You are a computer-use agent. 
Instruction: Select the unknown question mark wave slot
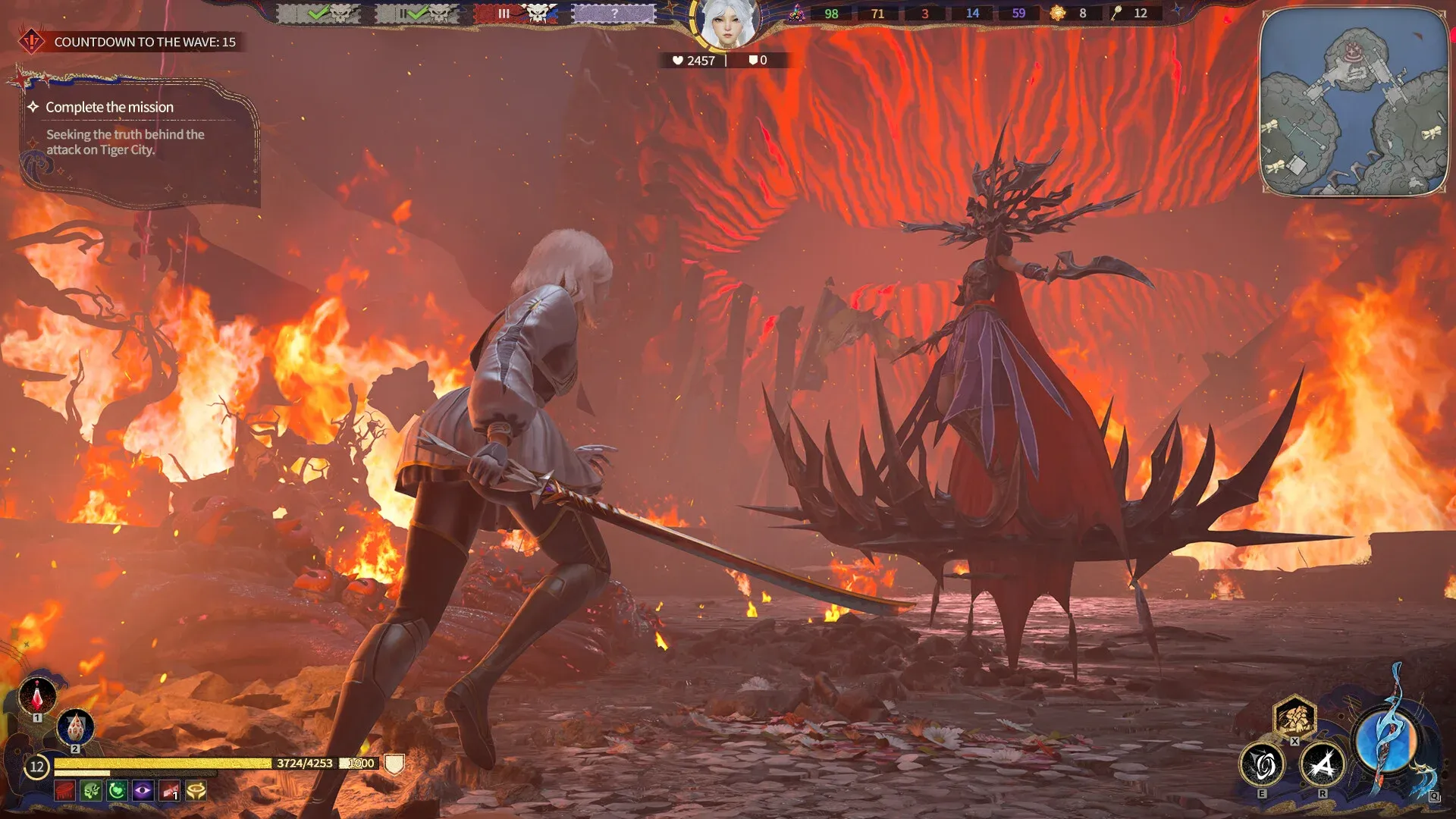pos(614,14)
